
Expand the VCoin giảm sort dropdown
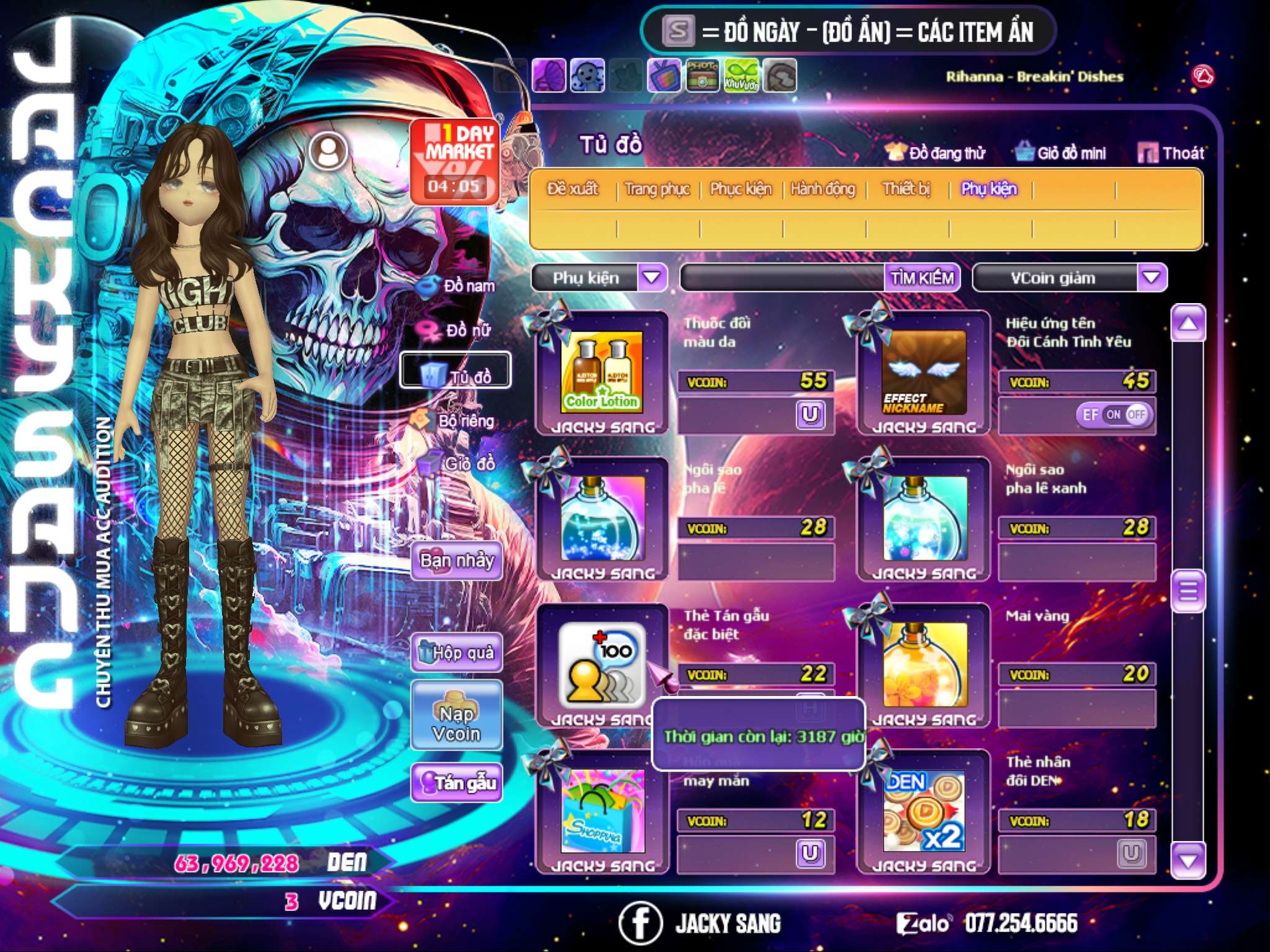1152,278
